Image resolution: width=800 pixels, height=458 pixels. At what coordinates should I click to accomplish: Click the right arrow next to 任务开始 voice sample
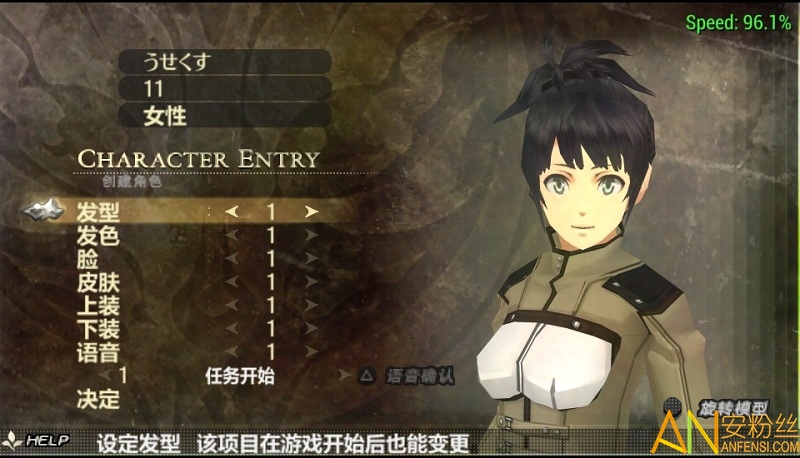click(x=343, y=376)
